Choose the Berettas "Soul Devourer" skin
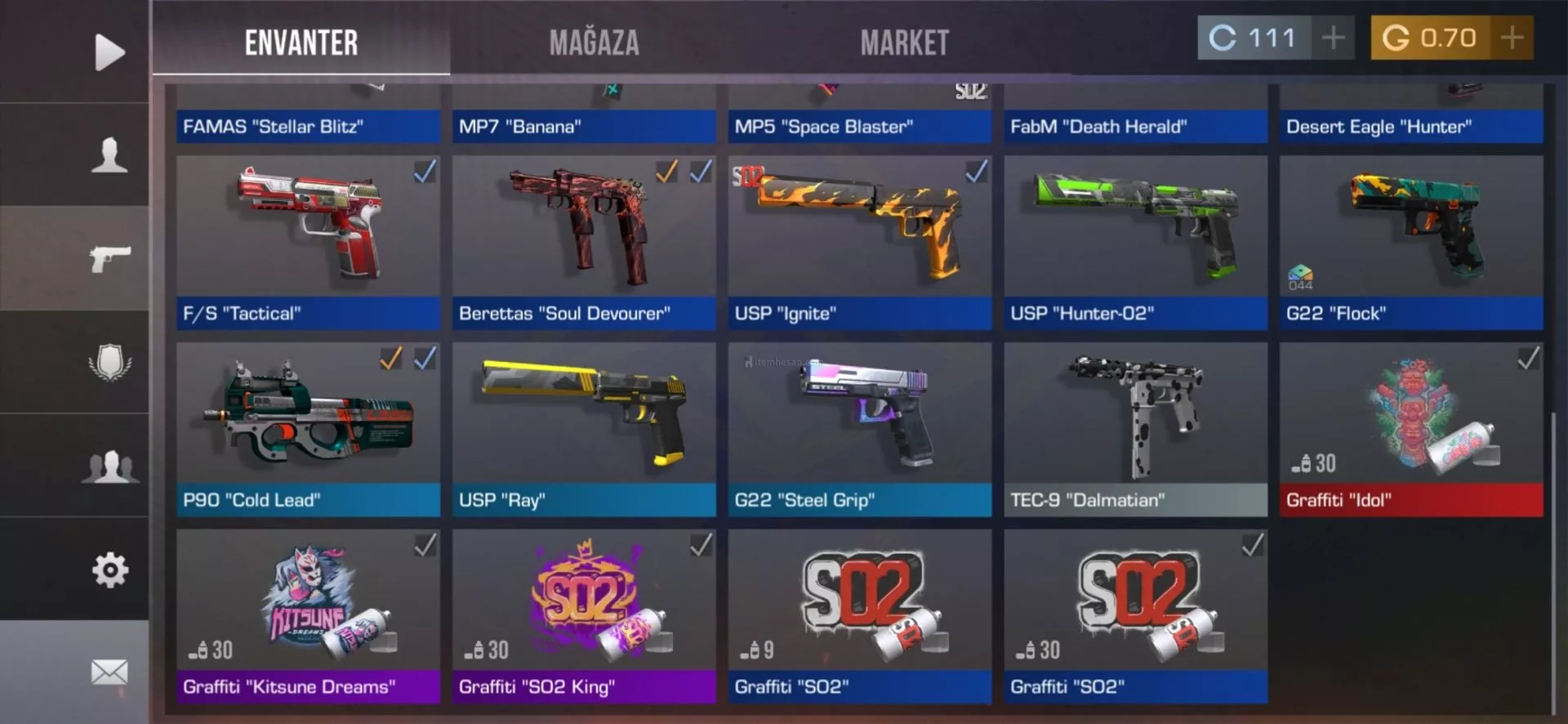The height and width of the screenshot is (724, 1568). (x=584, y=242)
